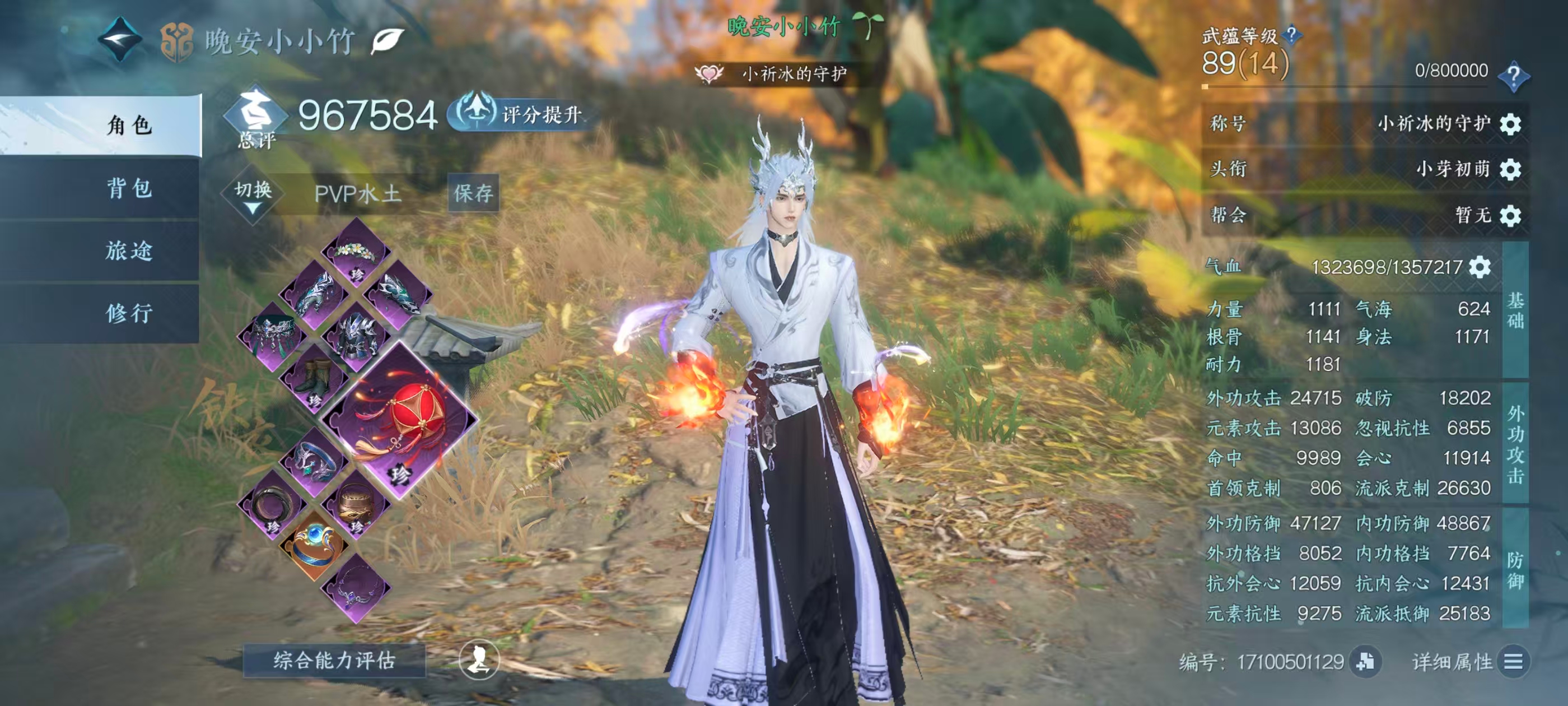Screen dimensions: 1568x706
Task: Show the 修行 tab
Action: (x=129, y=313)
